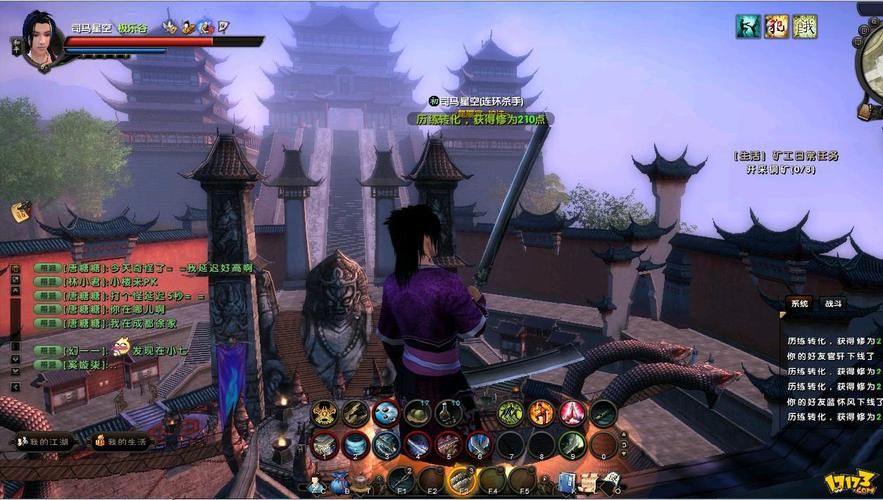Switch to the 系统 chat tab

pyautogui.click(x=799, y=303)
